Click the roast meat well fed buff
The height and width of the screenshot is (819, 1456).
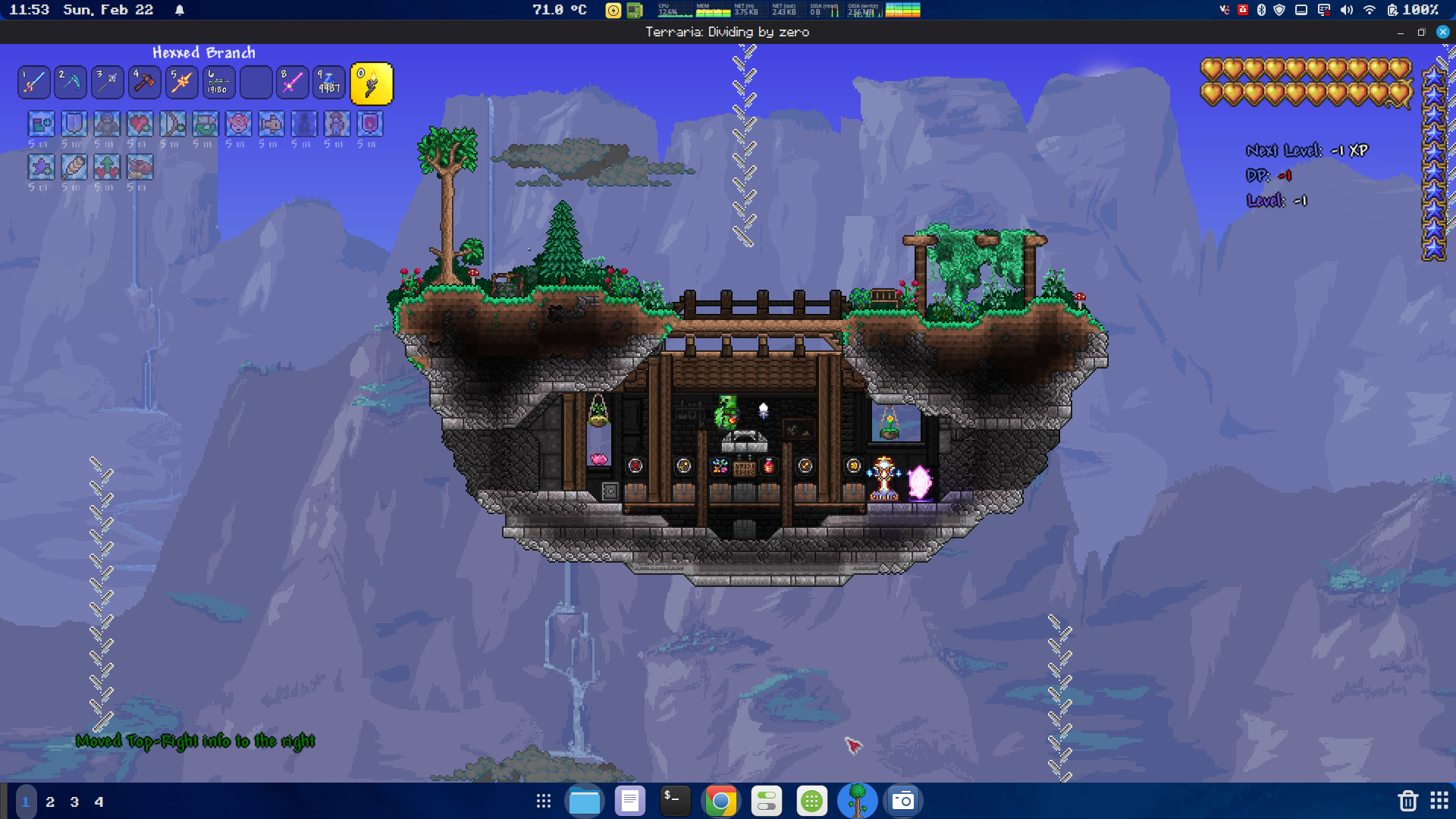tap(140, 167)
